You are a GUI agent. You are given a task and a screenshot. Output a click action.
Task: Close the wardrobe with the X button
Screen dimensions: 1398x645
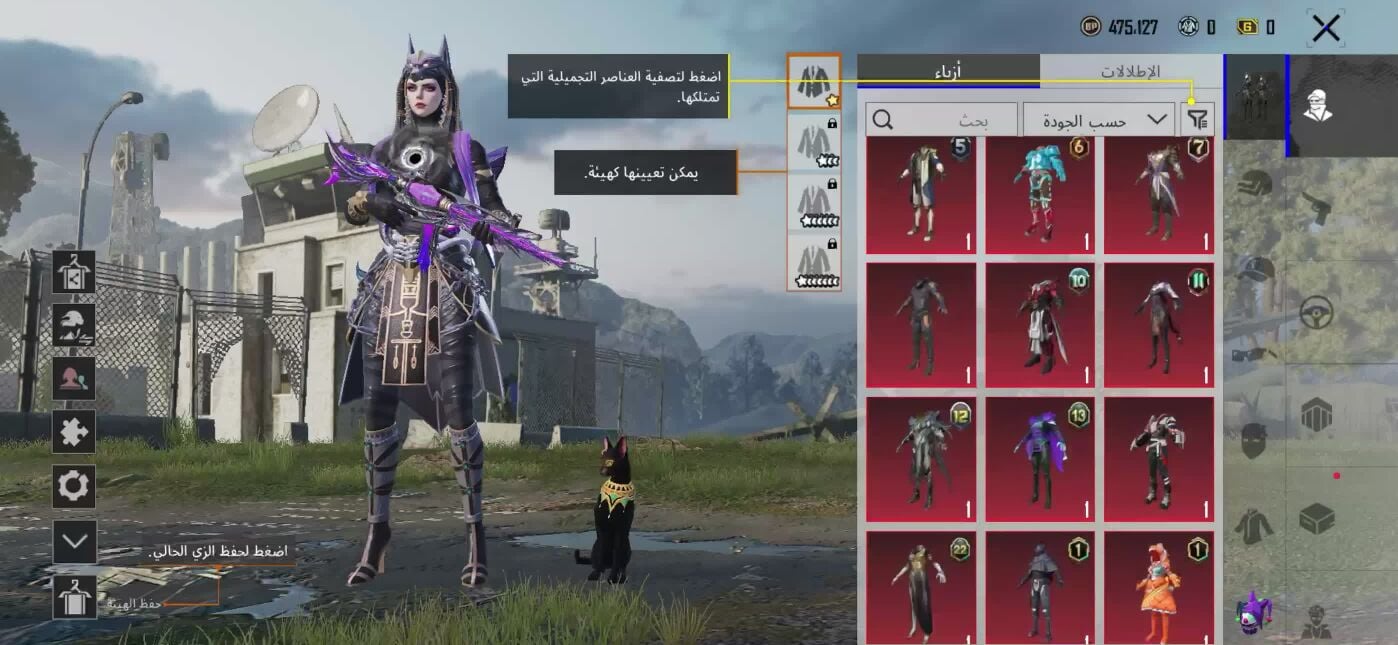[1326, 28]
